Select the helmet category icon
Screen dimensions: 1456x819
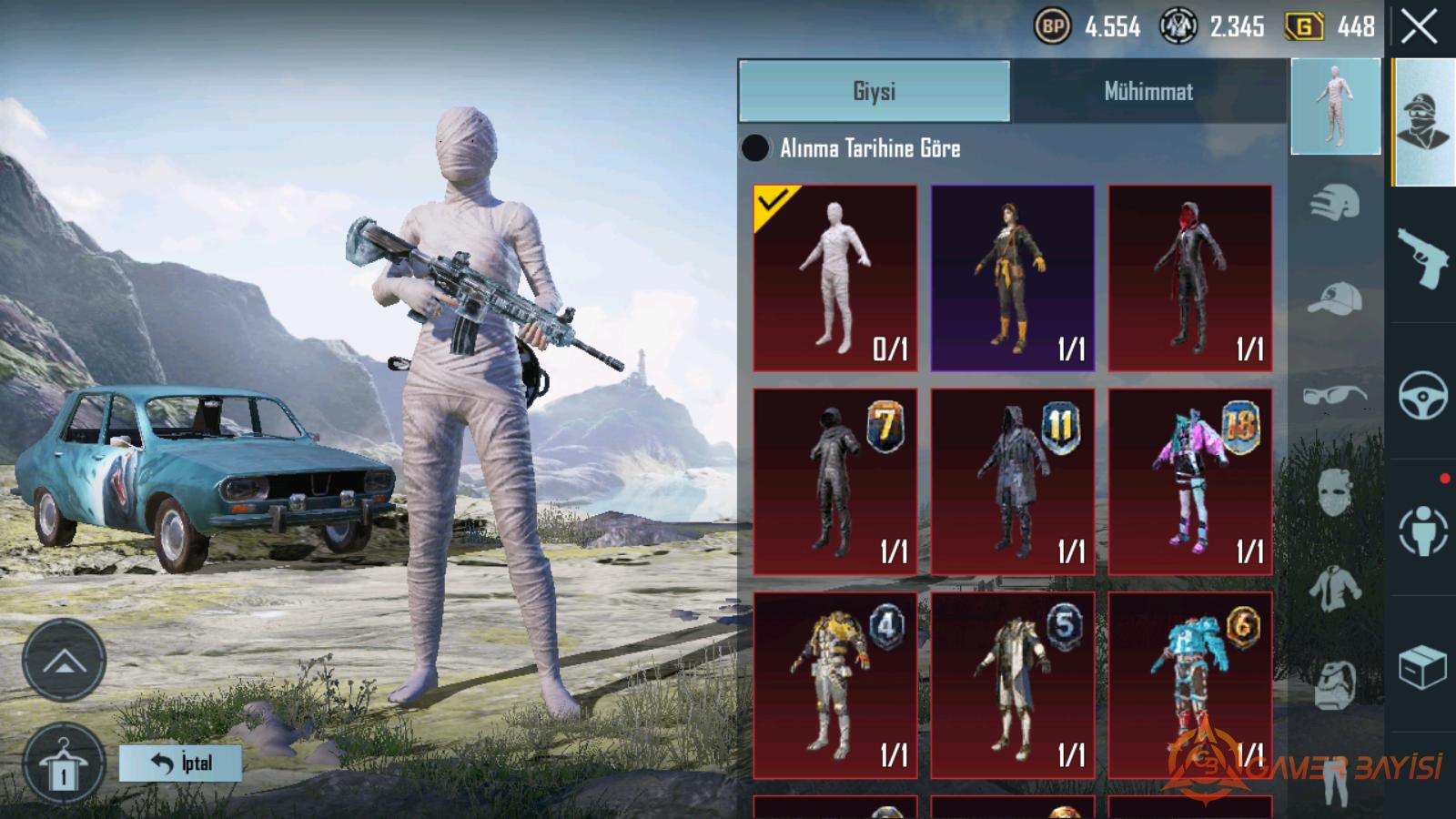click(x=1335, y=202)
